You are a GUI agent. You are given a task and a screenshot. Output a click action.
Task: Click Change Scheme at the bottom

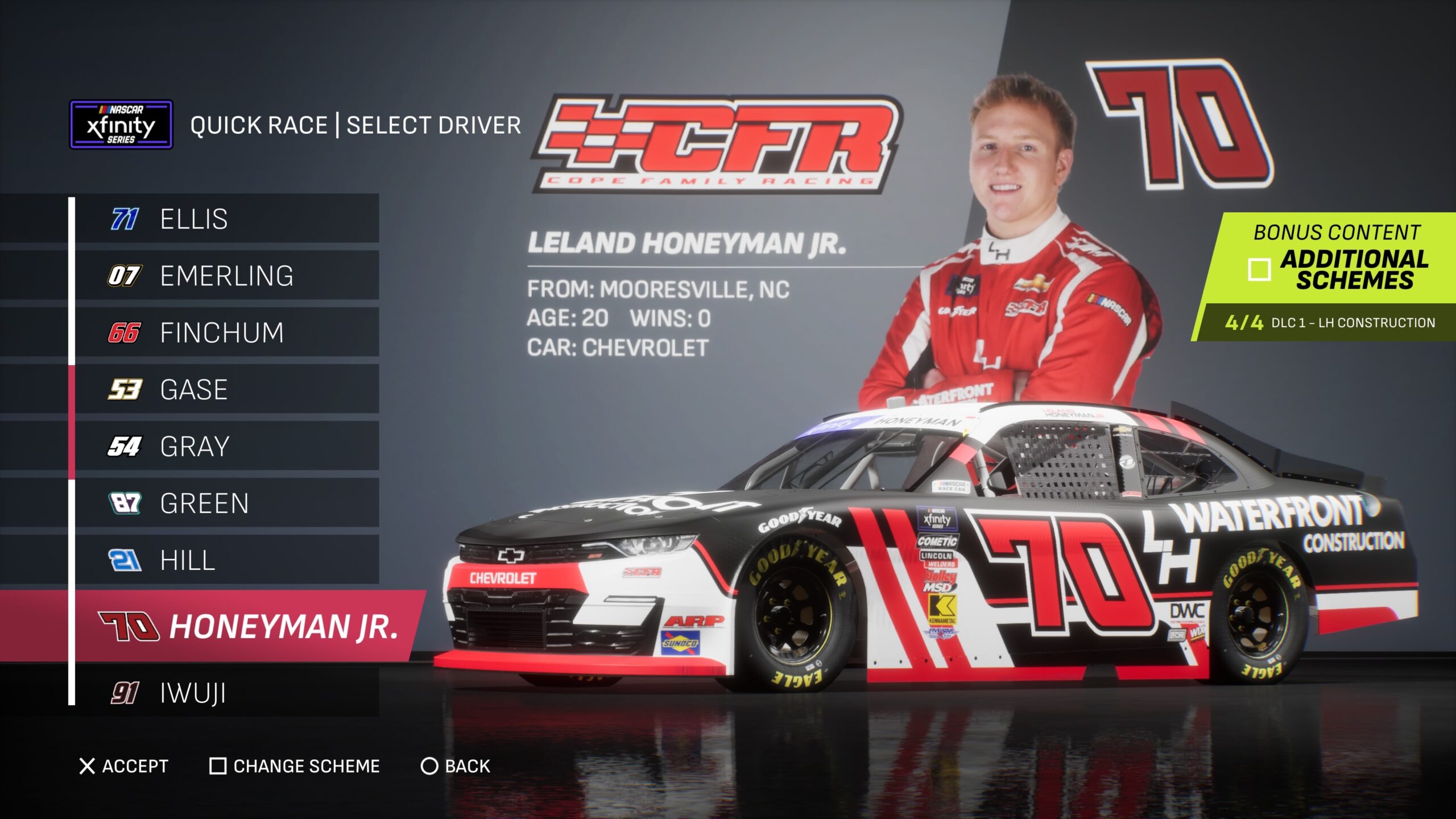[295, 766]
